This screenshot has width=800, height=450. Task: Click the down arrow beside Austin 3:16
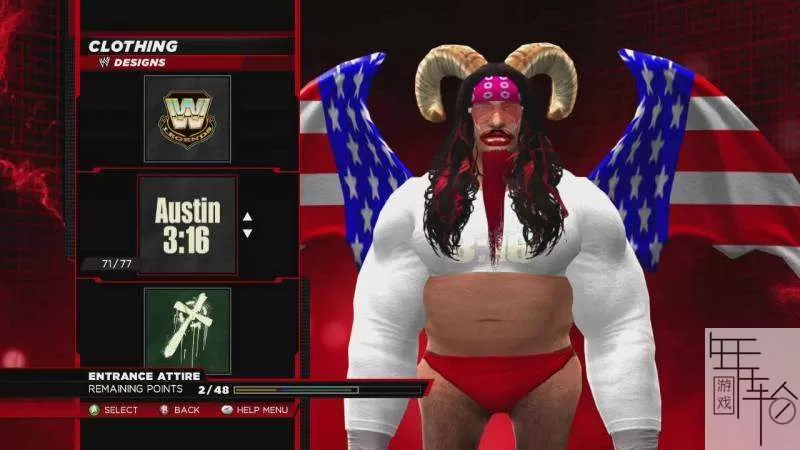(x=248, y=233)
